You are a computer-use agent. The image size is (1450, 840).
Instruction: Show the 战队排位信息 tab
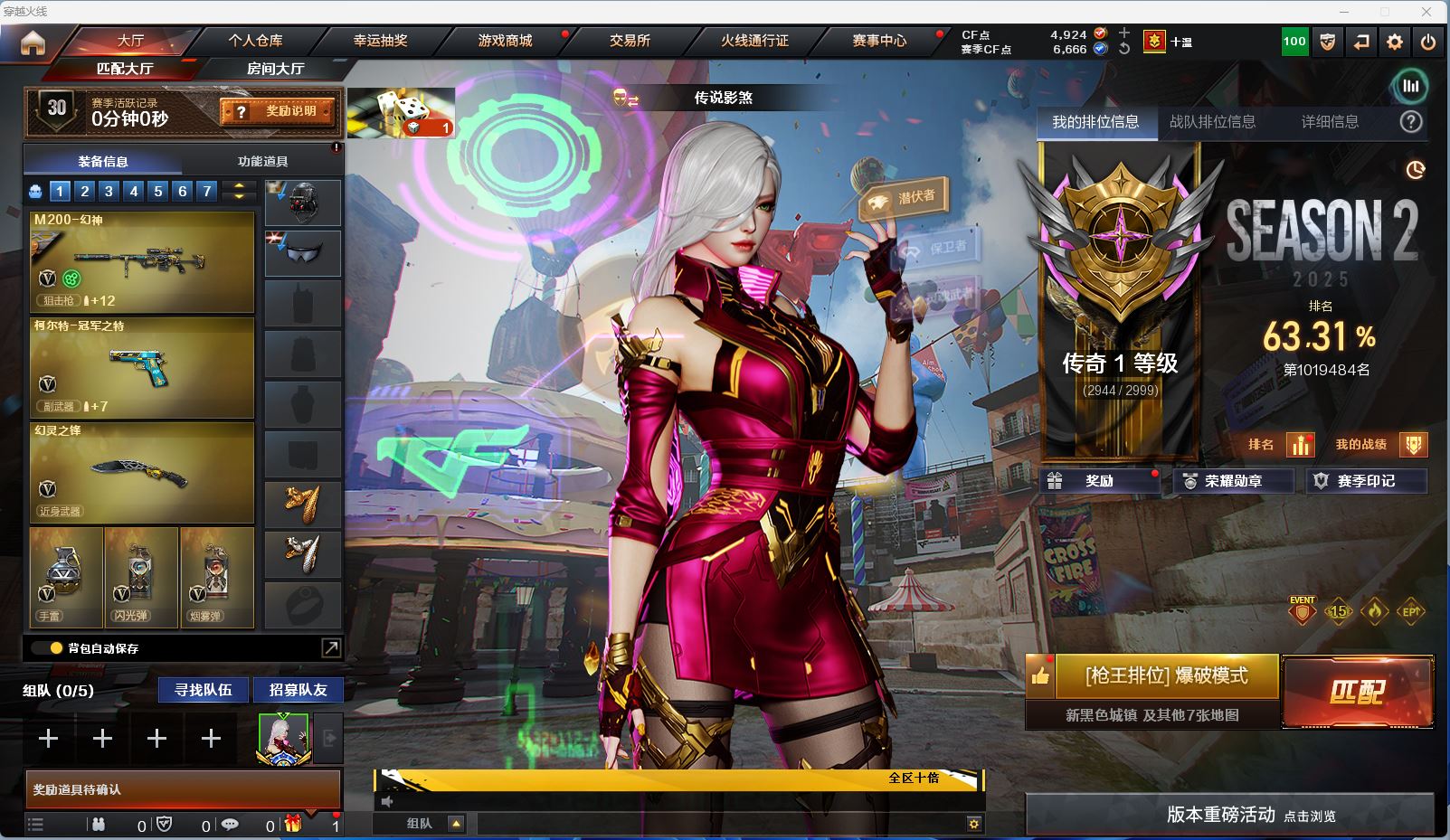point(1212,122)
